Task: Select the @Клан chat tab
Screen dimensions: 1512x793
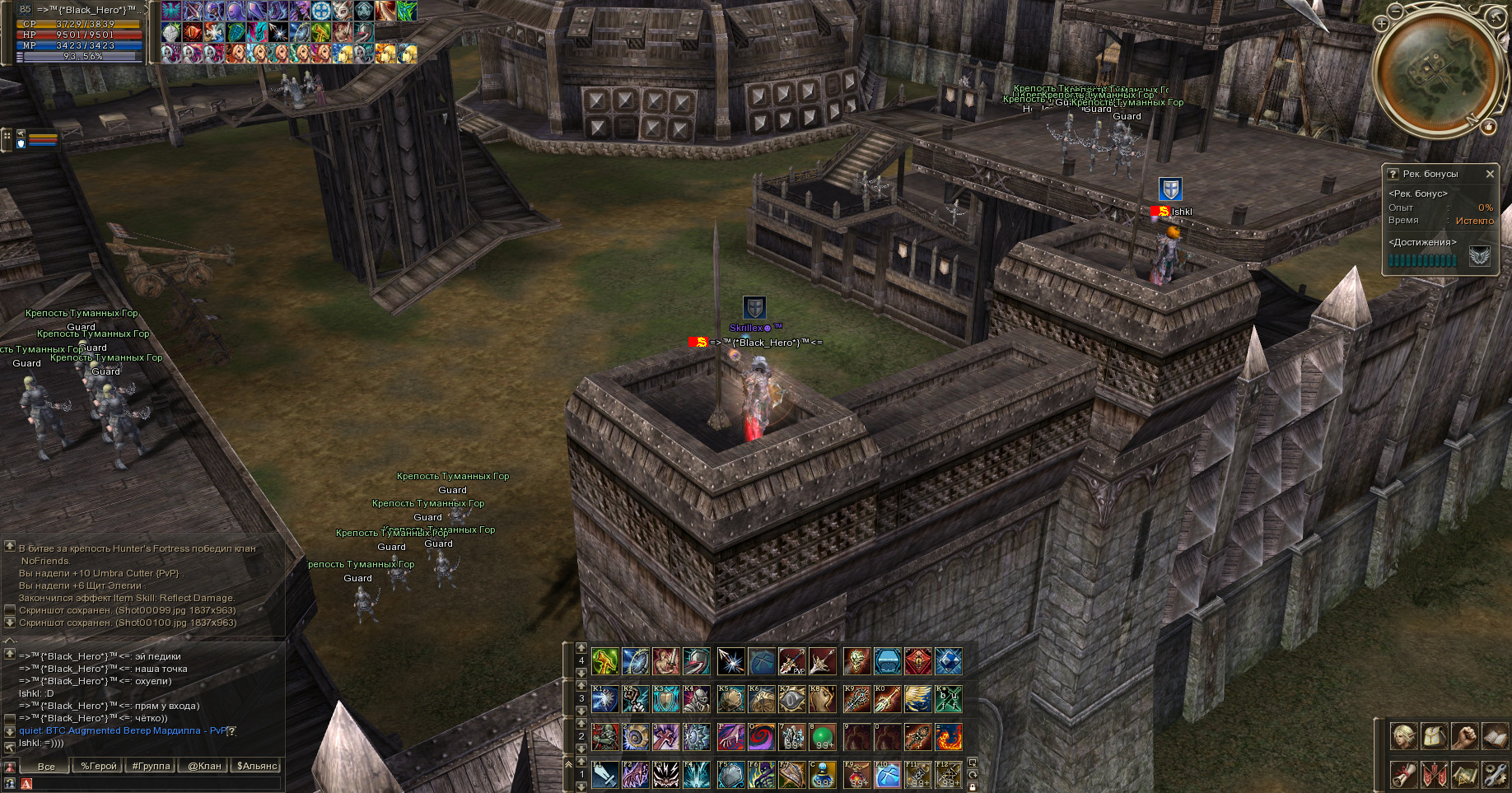Action: (204, 766)
